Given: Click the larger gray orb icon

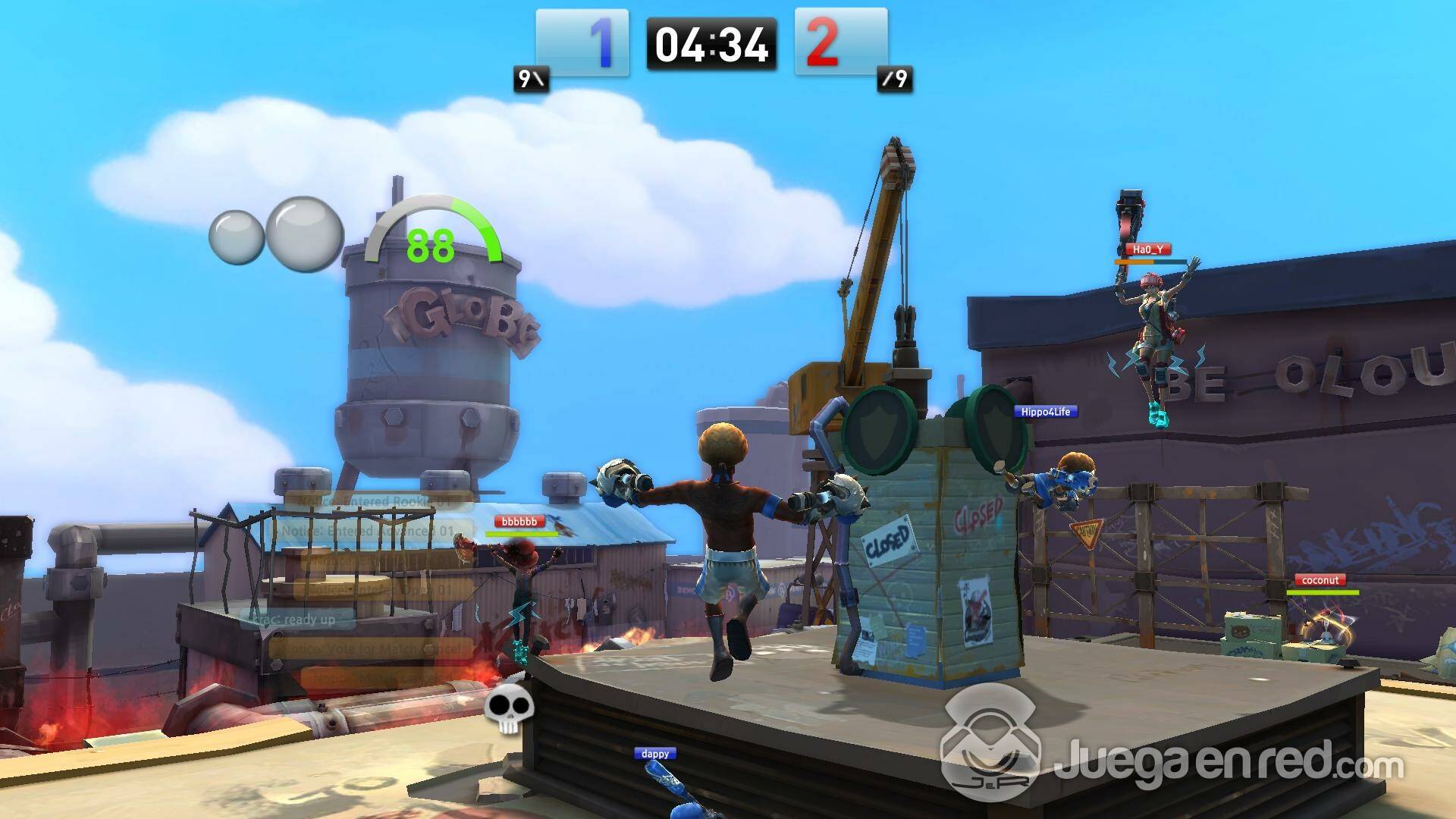Looking at the screenshot, I should click(x=306, y=234).
